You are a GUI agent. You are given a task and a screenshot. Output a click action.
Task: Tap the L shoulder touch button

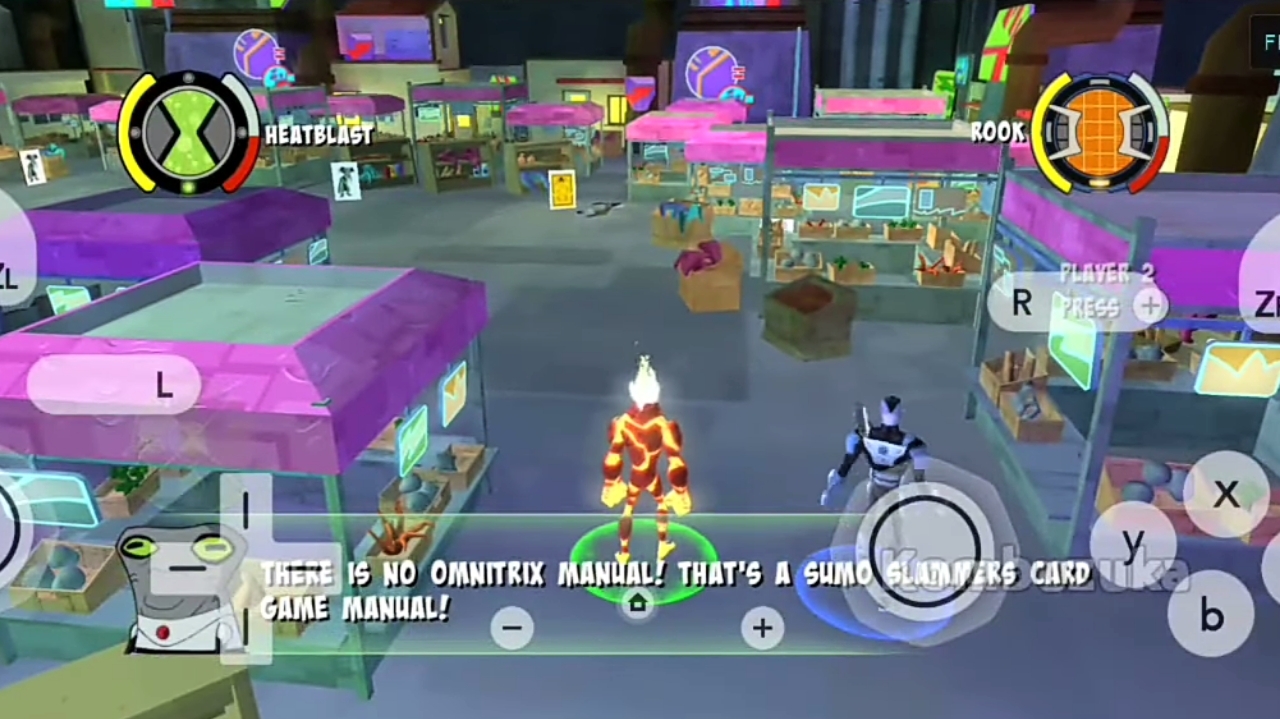113,385
